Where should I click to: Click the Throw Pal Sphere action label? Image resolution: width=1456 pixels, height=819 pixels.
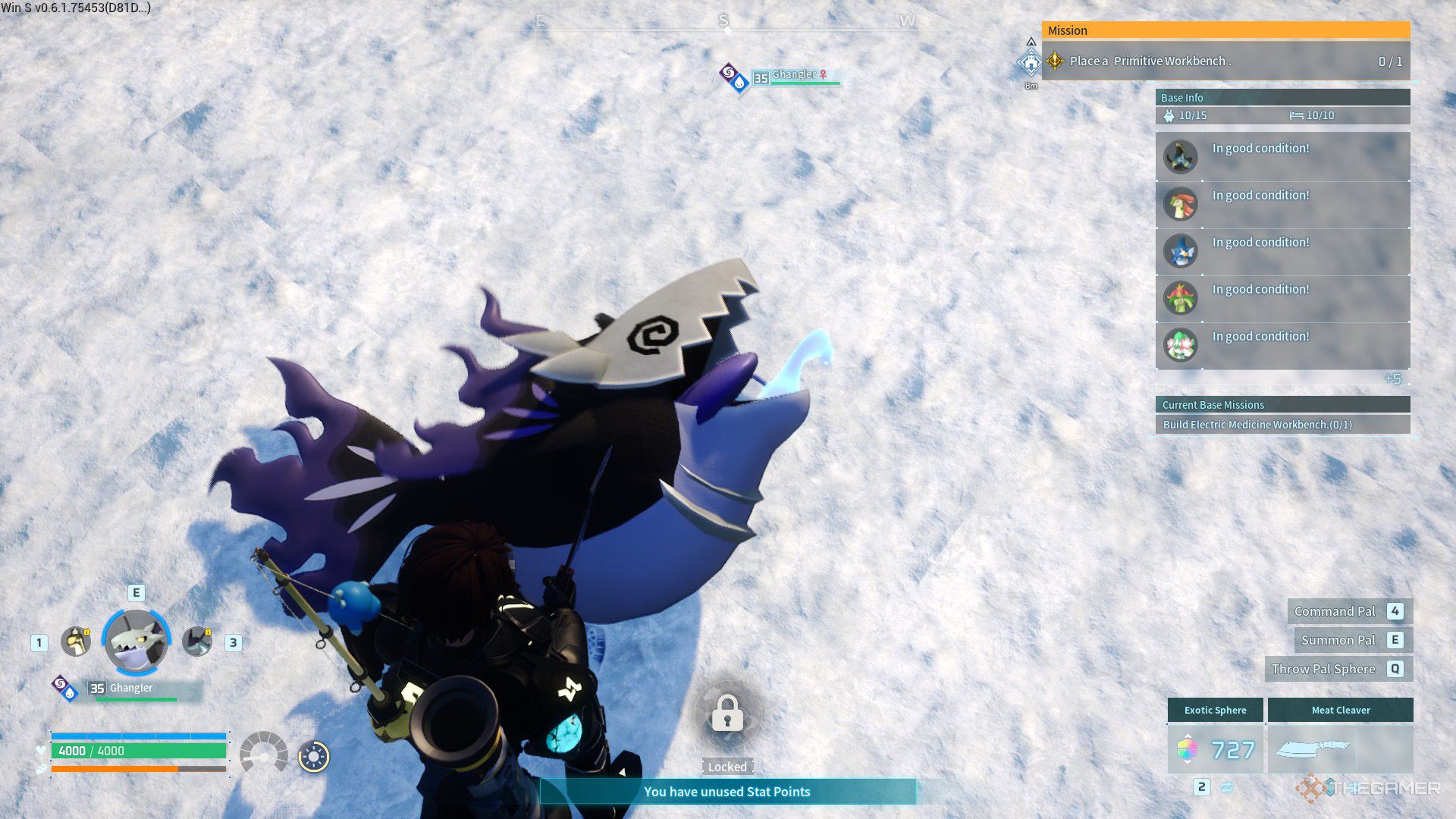tap(1323, 669)
